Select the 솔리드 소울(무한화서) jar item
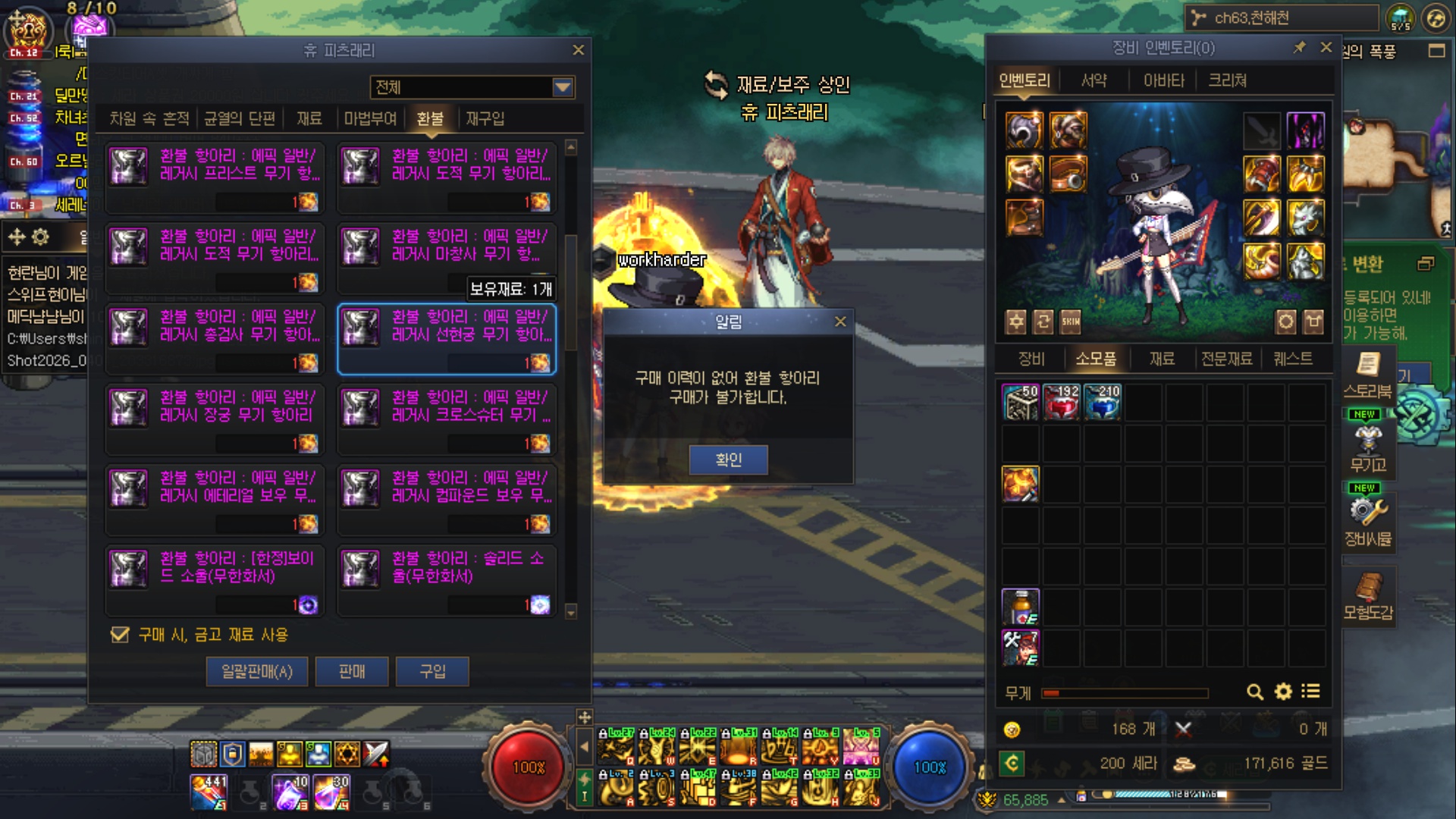 [447, 581]
